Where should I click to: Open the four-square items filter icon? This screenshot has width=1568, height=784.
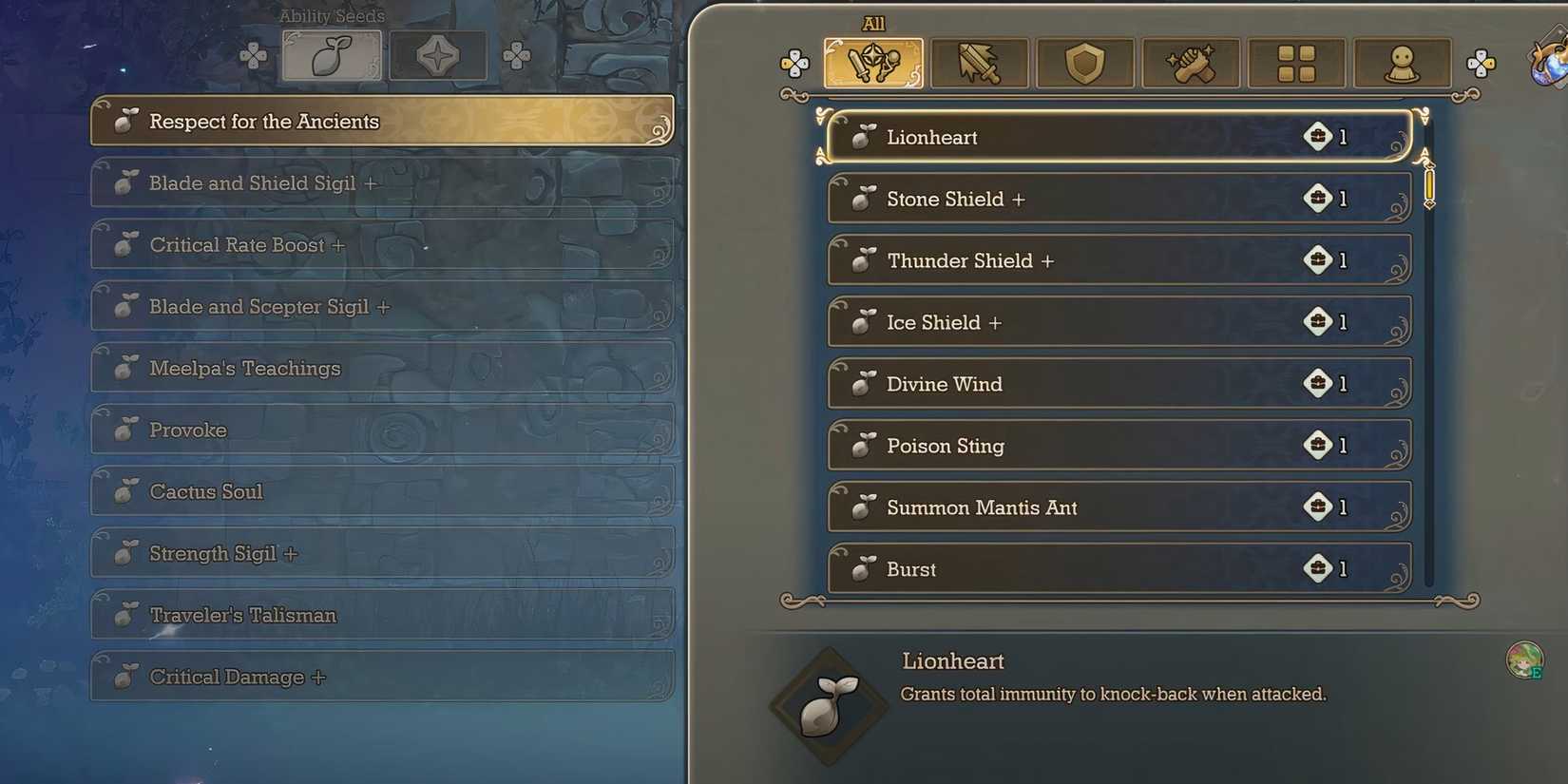1296,63
